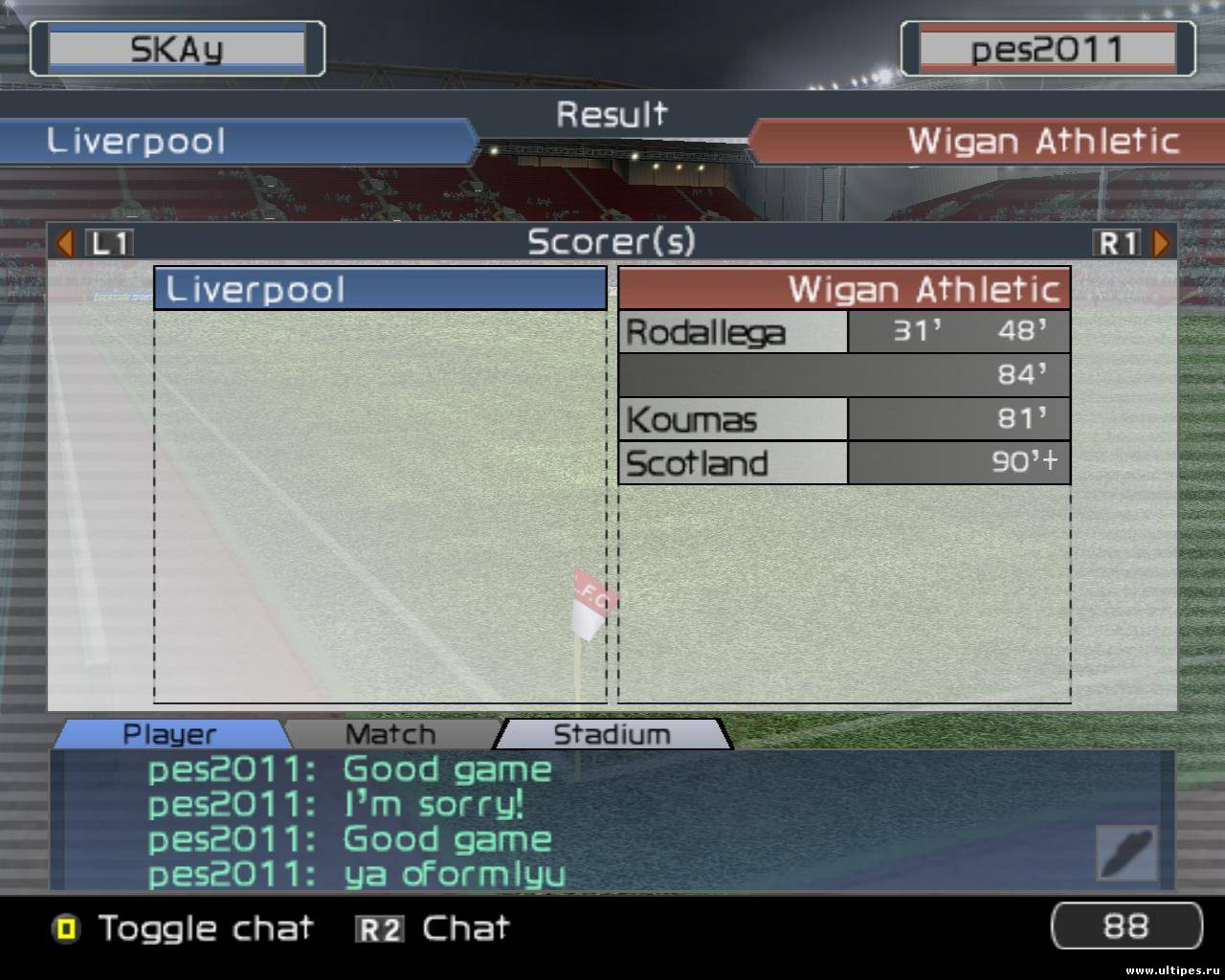
Task: Show next result page with right arrow
Action: 1161,243
